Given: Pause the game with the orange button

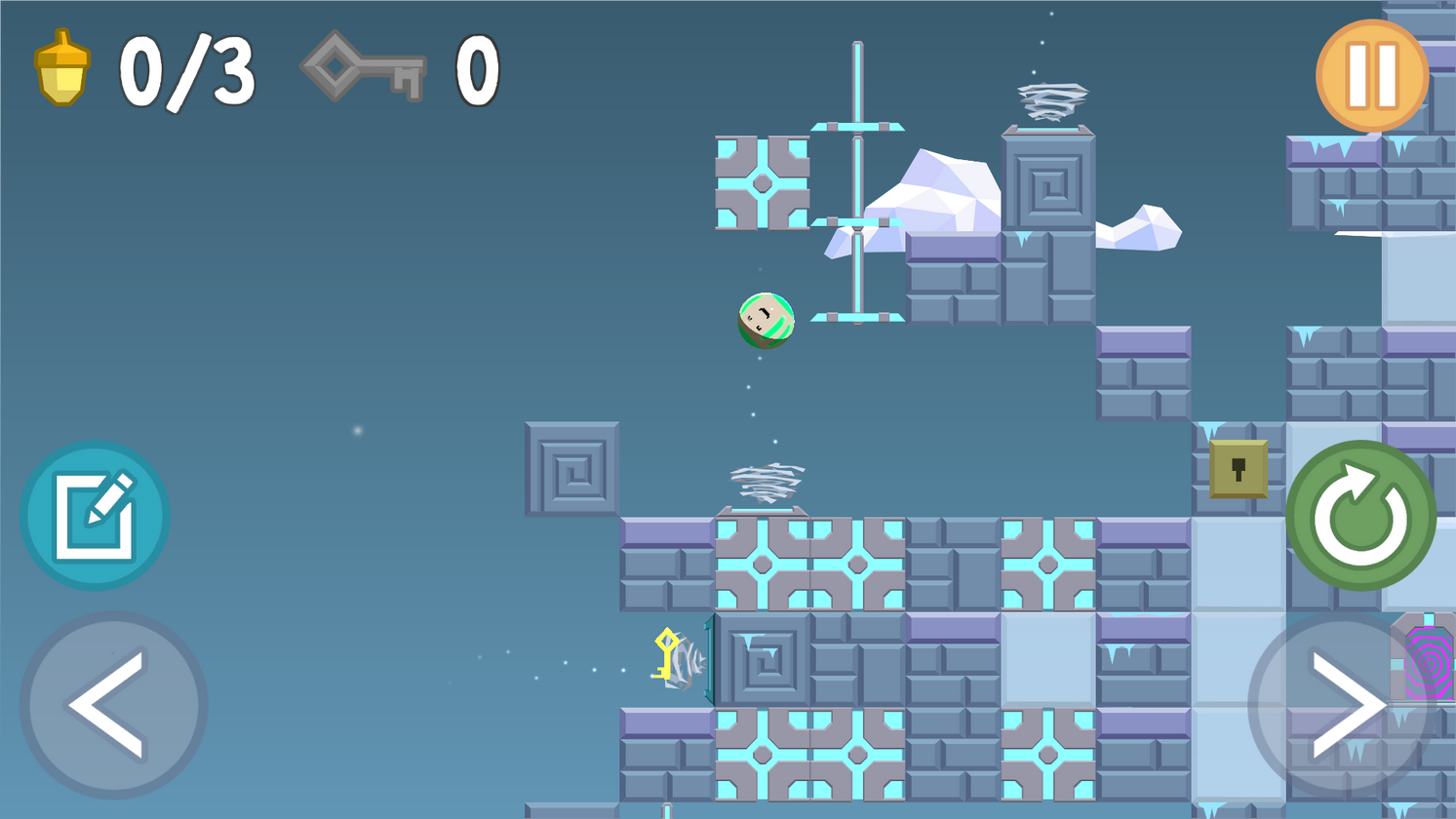Looking at the screenshot, I should point(1371,76).
